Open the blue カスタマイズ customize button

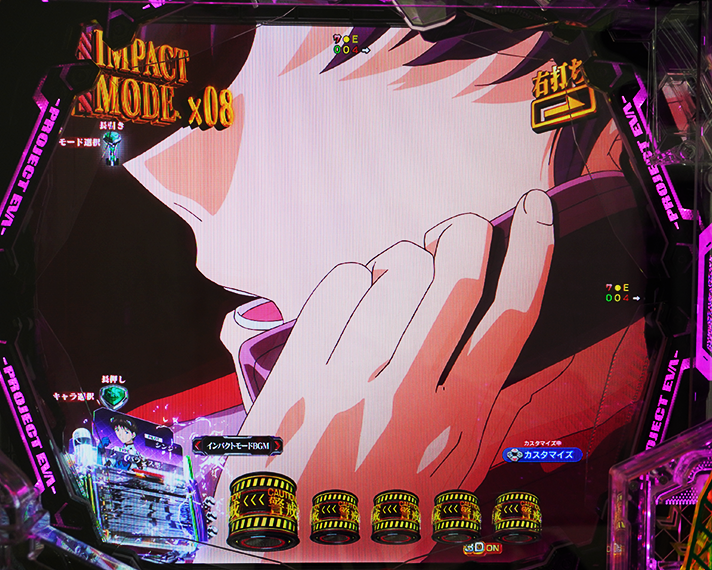542,454
